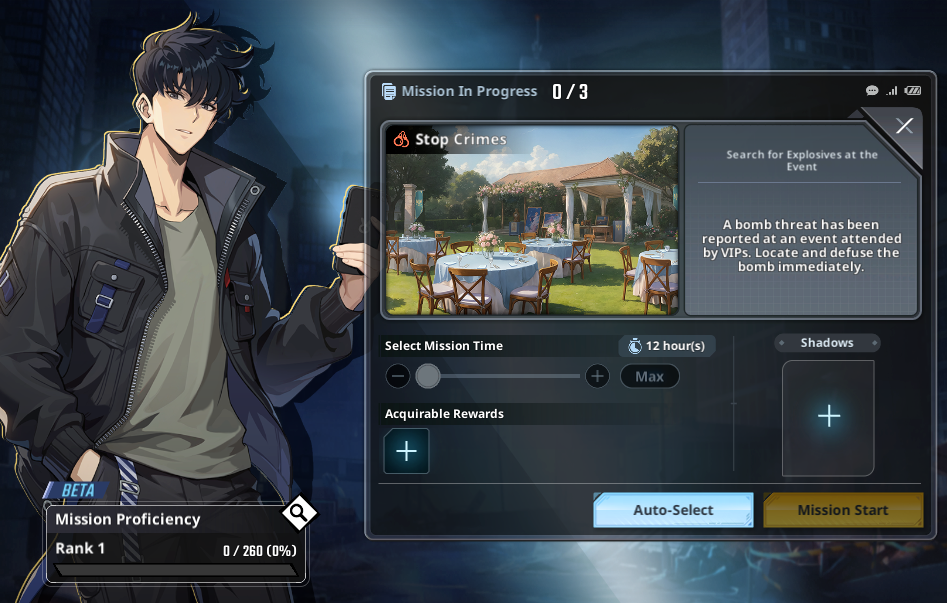Select the Stop Crimes mission thumbnail
The width and height of the screenshot is (947, 603).
(x=531, y=220)
